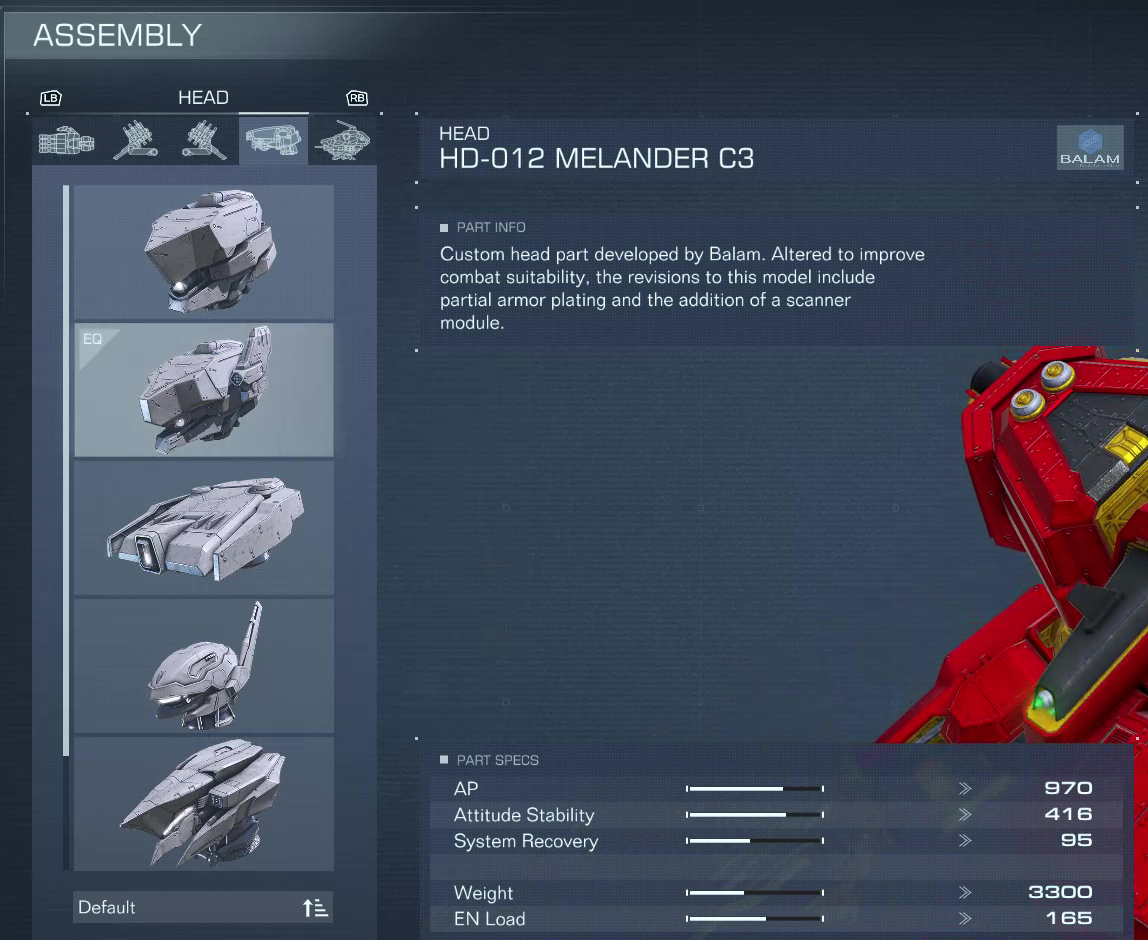Select the flat wedge-shaped head part
Viewport: 1148px width, 940px height.
tap(204, 528)
